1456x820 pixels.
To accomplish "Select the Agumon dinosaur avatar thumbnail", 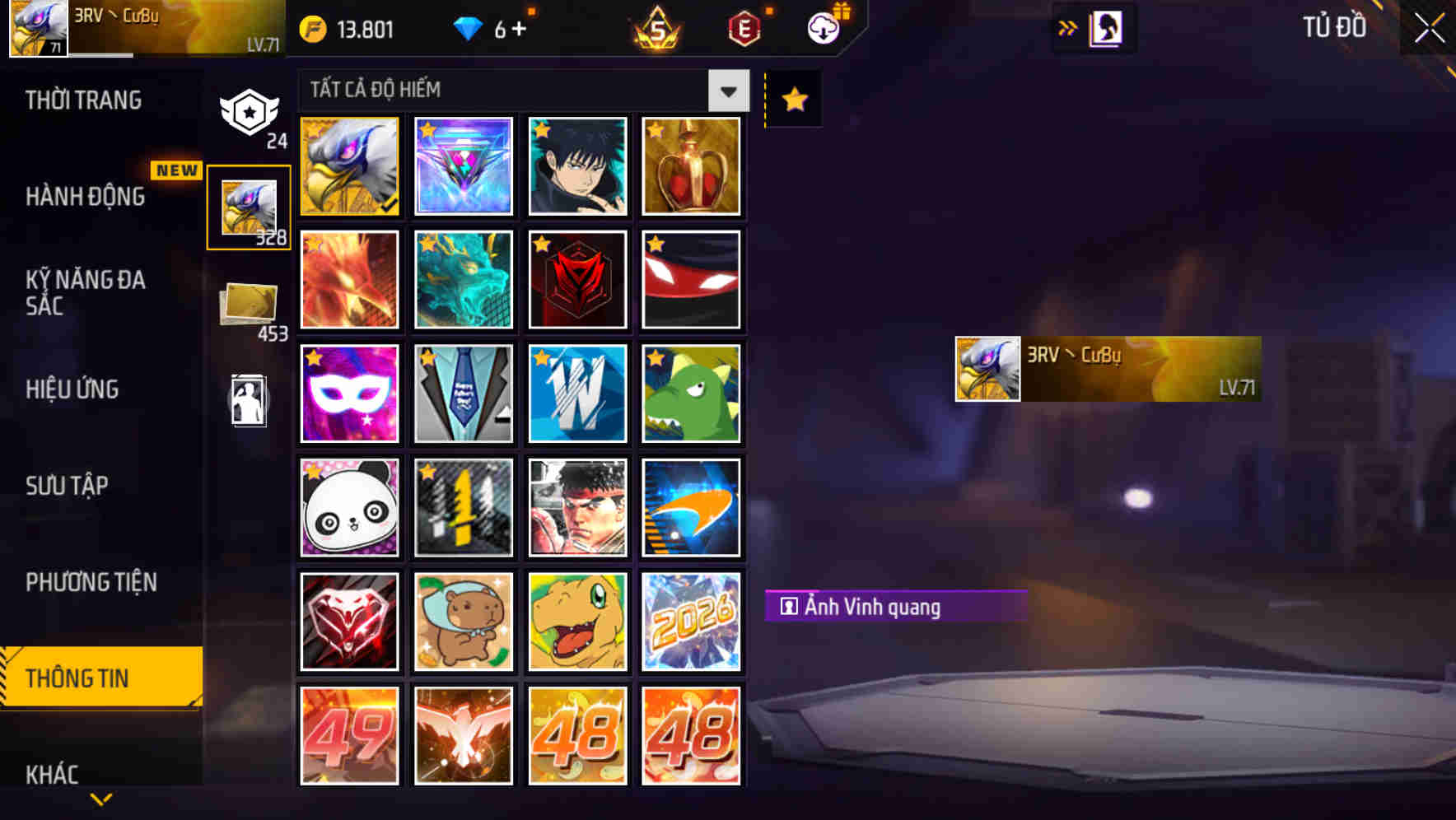I will tap(577, 621).
